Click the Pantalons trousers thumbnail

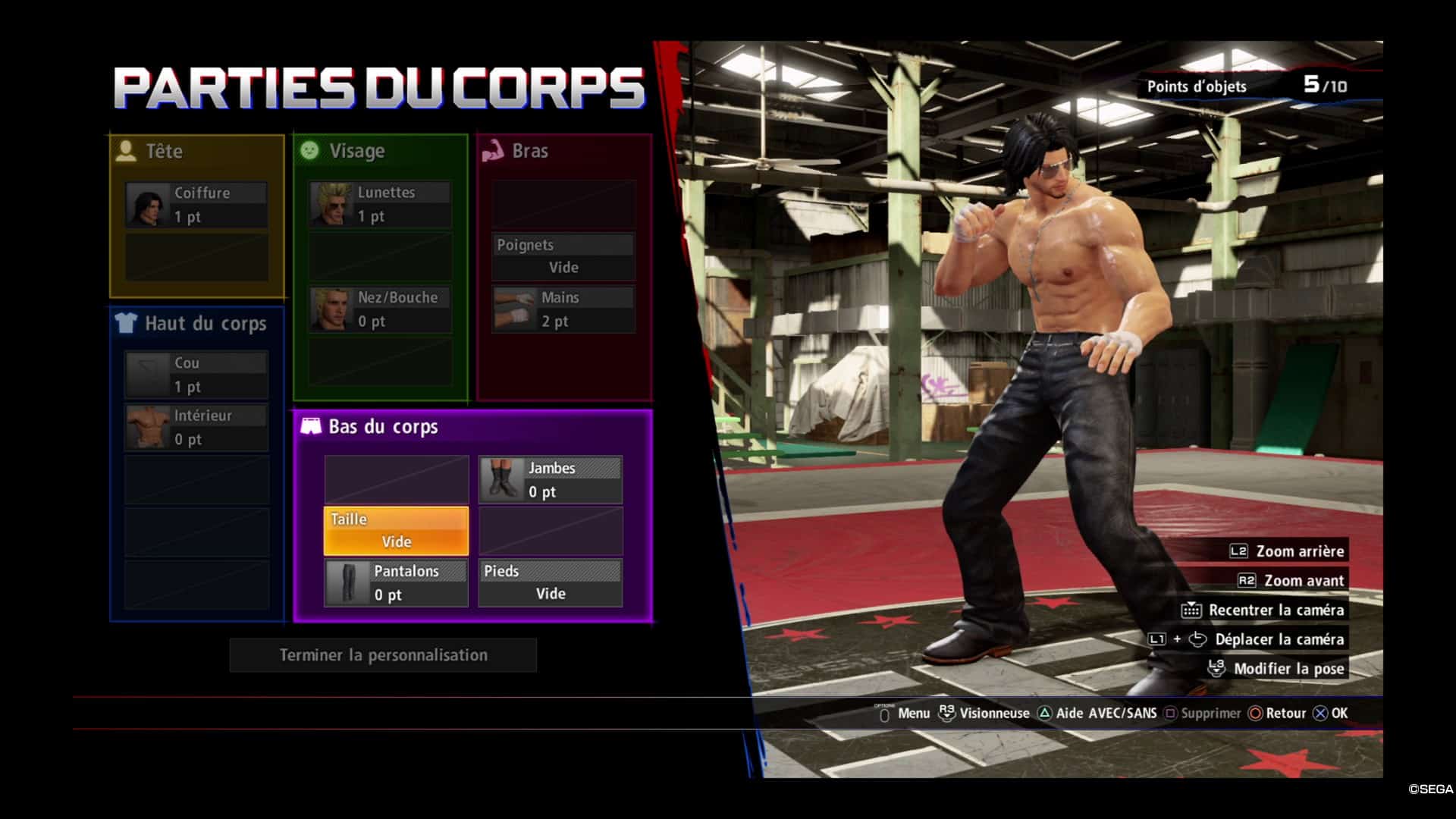click(x=348, y=582)
